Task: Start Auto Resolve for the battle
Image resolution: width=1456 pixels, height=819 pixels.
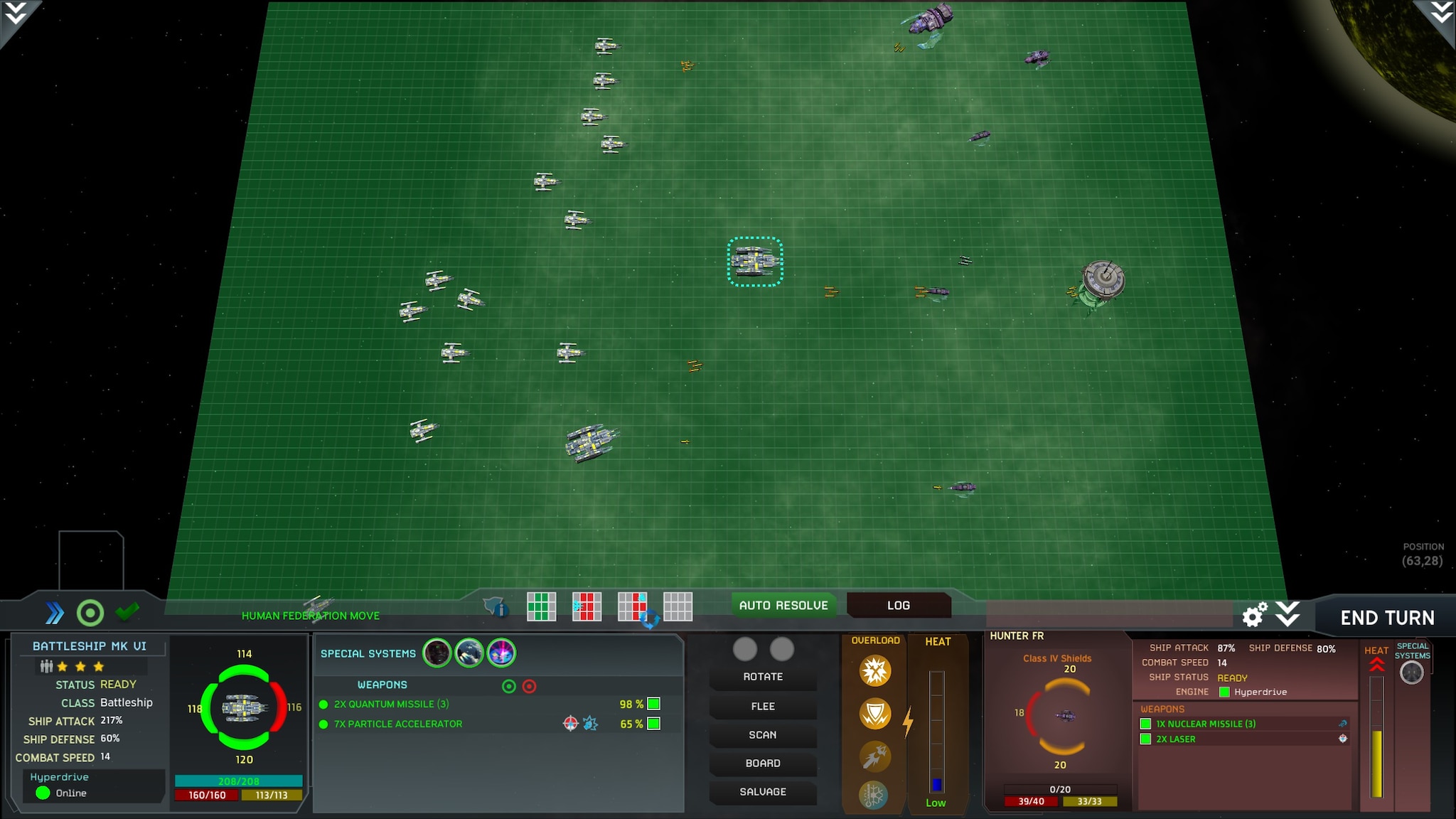Action: pyautogui.click(x=783, y=605)
